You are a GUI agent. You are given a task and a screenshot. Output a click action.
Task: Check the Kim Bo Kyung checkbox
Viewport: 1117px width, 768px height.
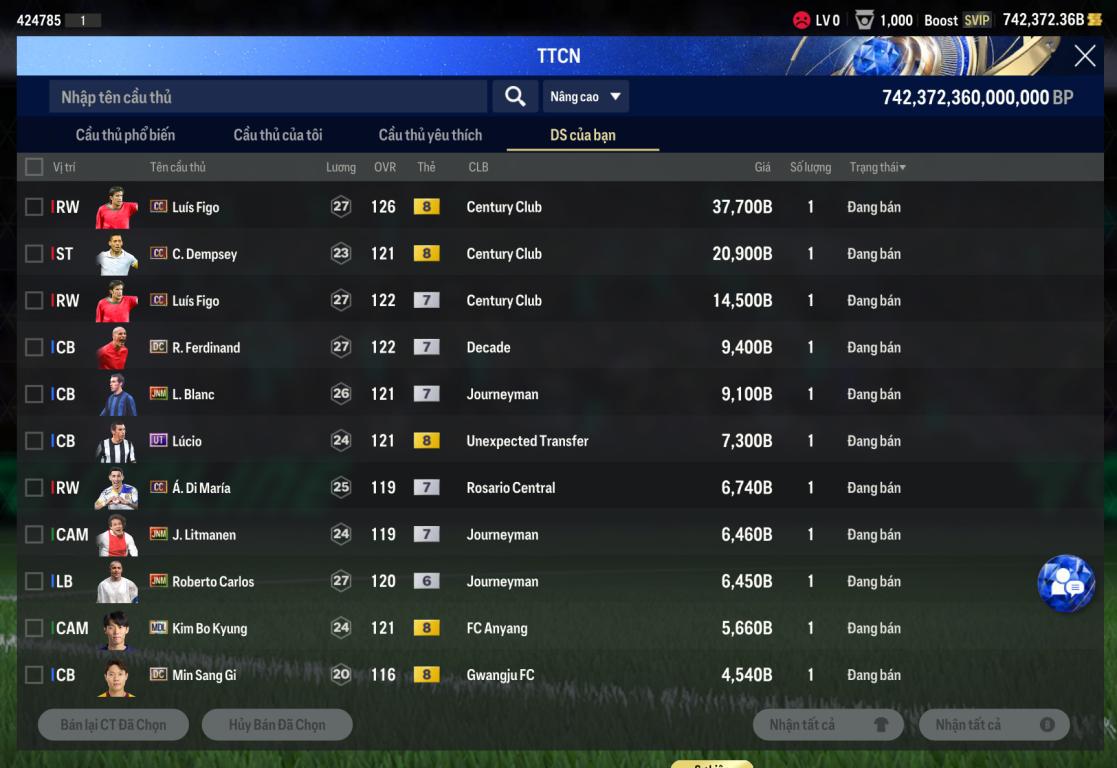(x=34, y=628)
